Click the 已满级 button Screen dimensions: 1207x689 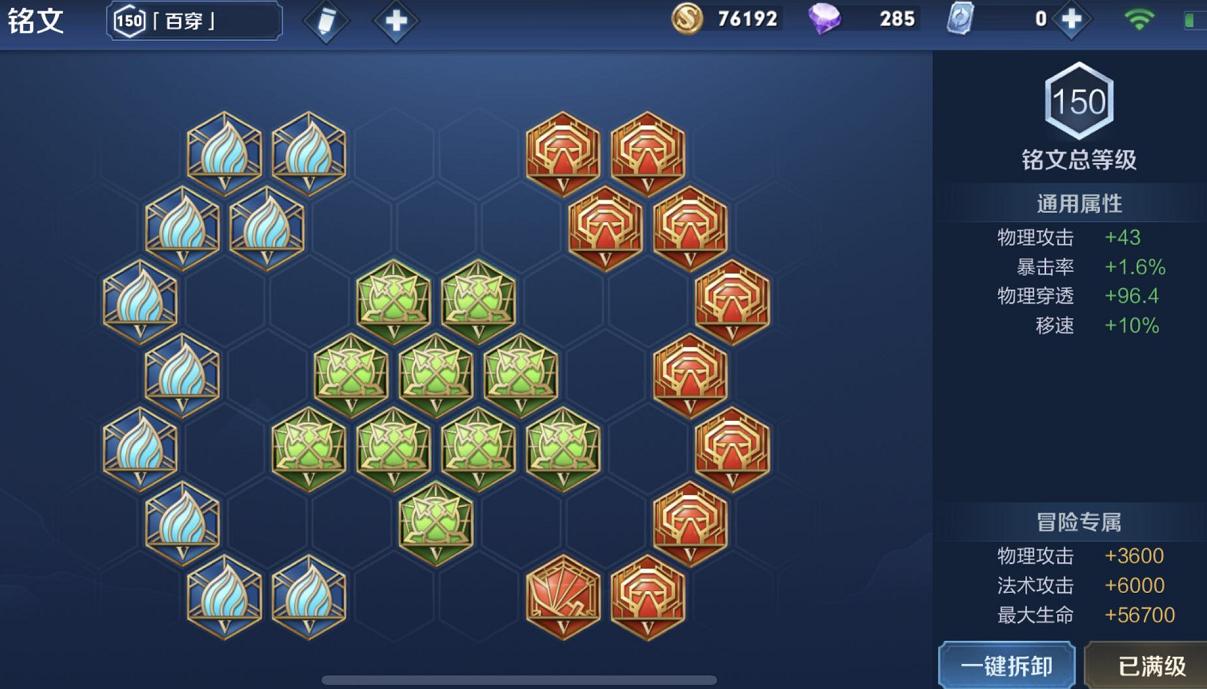[1150, 666]
